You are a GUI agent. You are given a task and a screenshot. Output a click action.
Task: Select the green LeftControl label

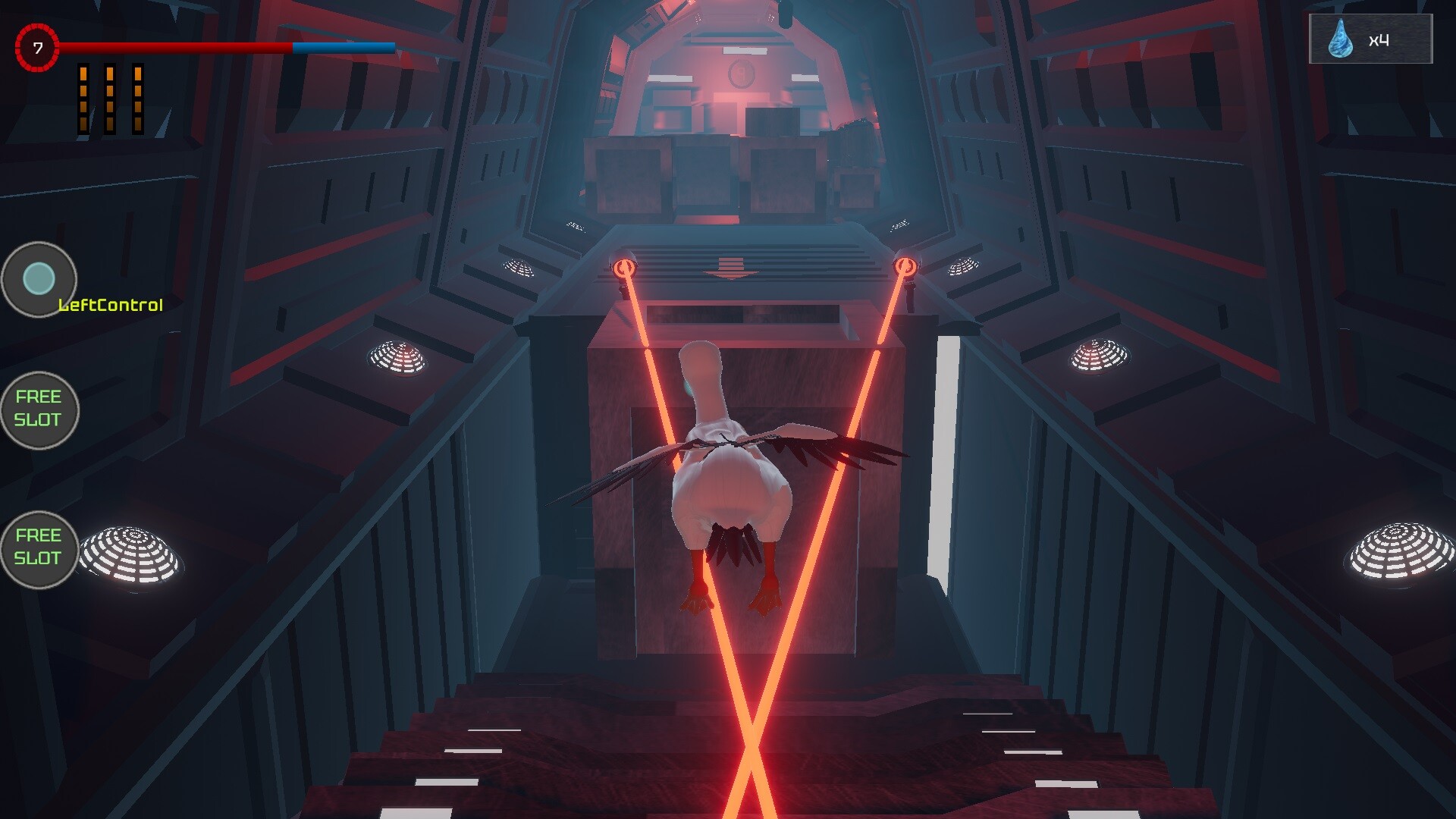[x=111, y=306]
